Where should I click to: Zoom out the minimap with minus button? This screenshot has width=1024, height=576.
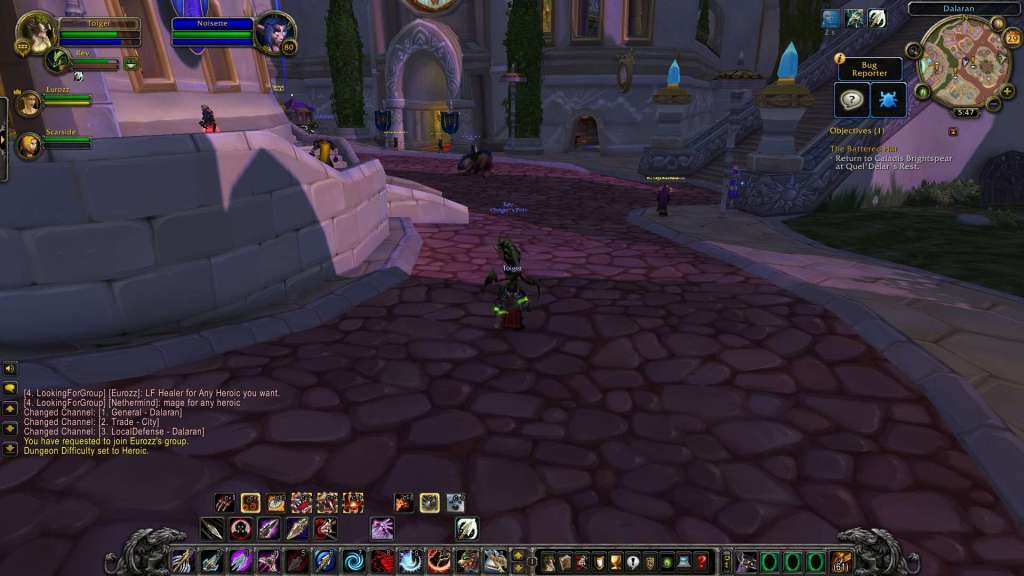993,104
